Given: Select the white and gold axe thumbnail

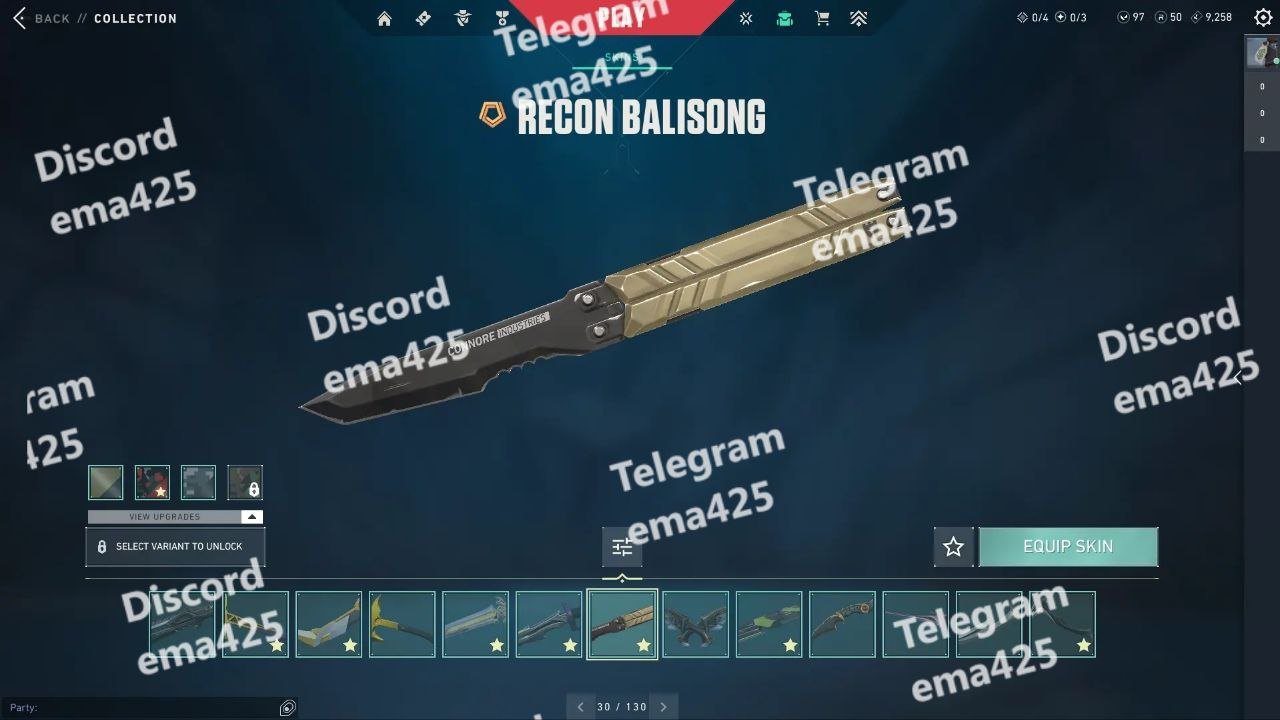Looking at the screenshot, I should (329, 625).
